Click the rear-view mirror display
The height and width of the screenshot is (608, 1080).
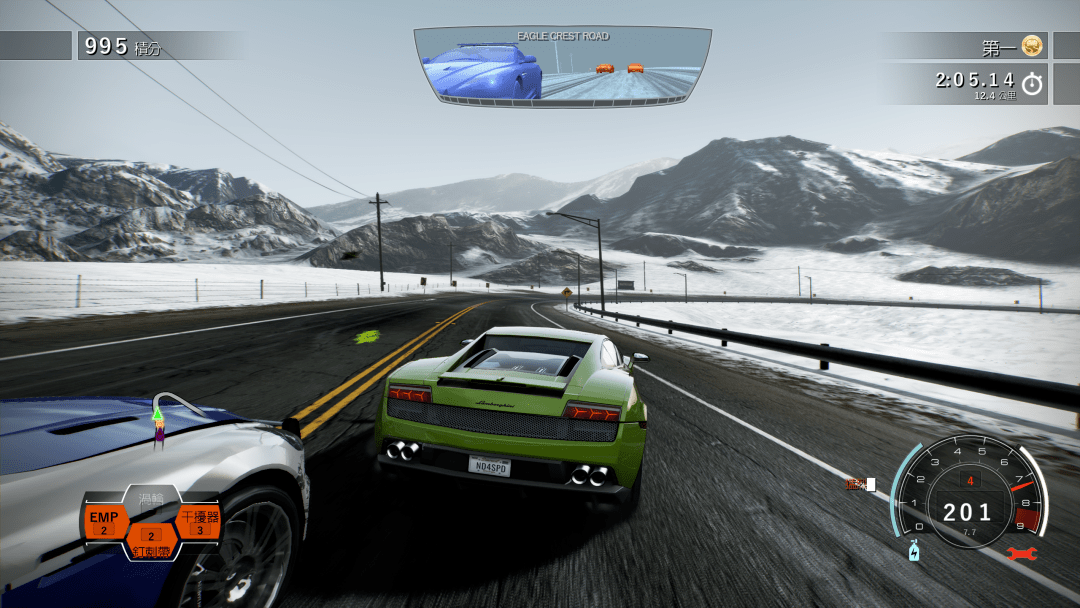[x=562, y=64]
